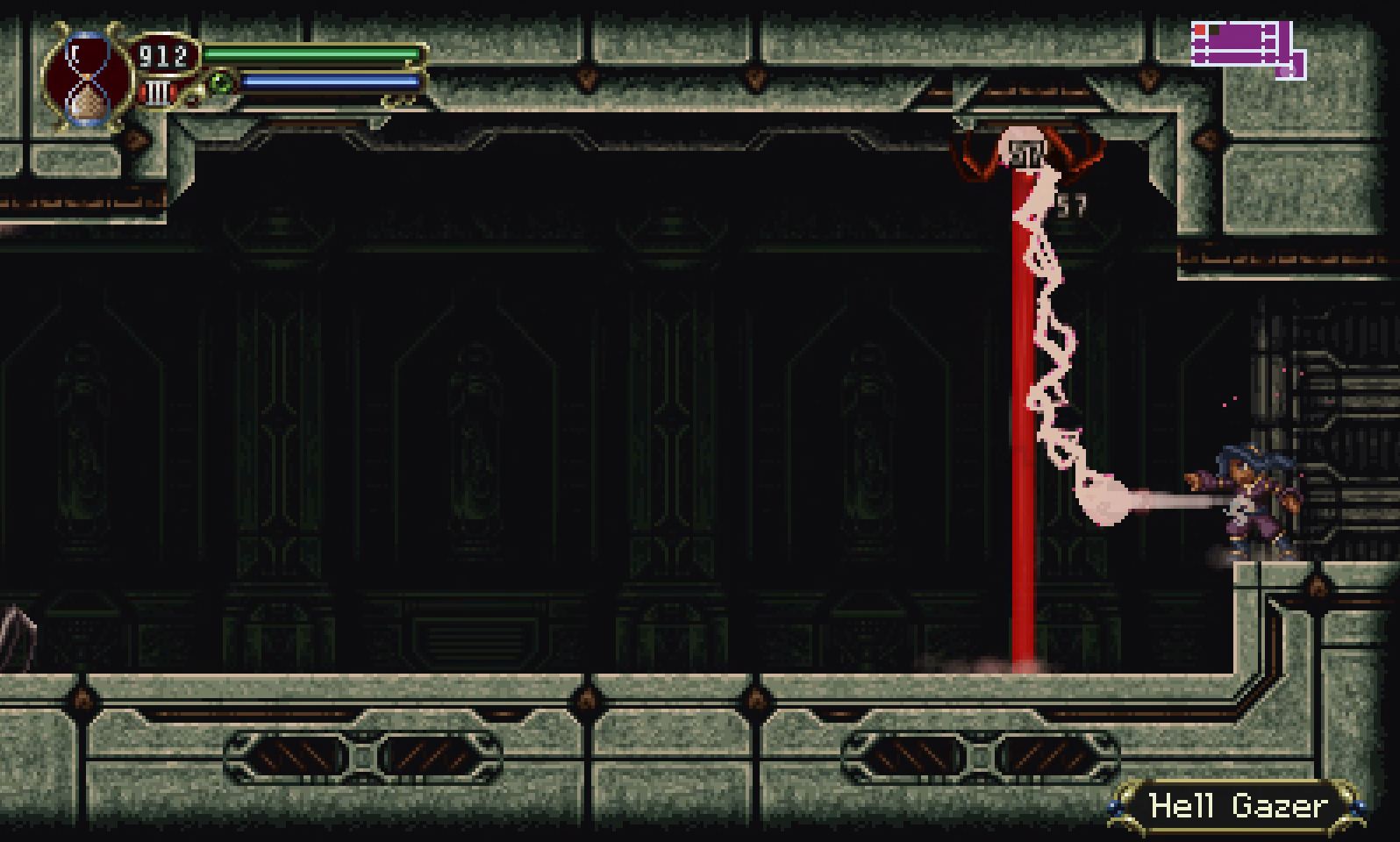This screenshot has height=842, width=1400.
Task: Select the green orb aura icon
Action: click(x=222, y=82)
